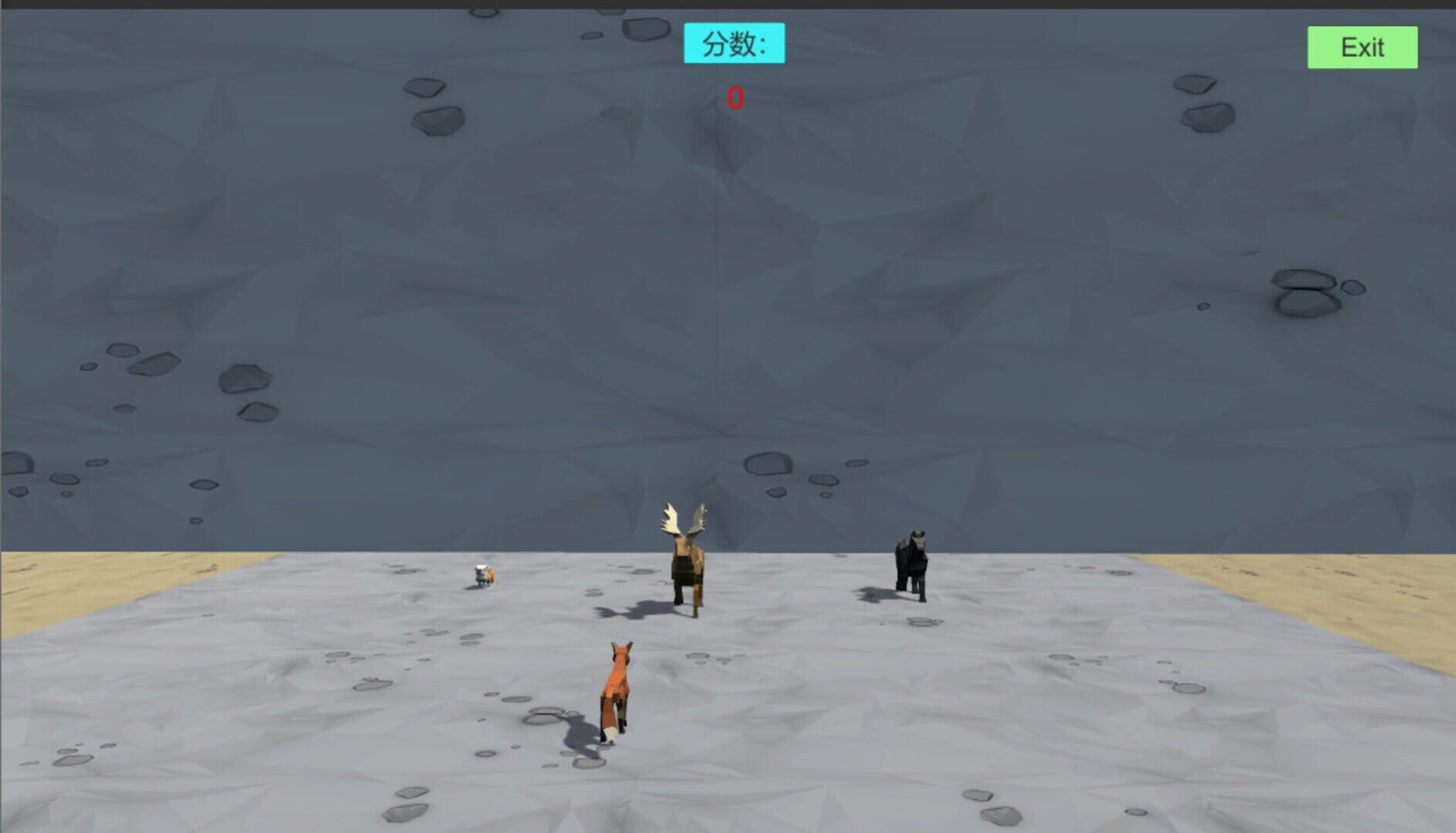
Task: Select the 分数 score panel
Action: (x=733, y=44)
